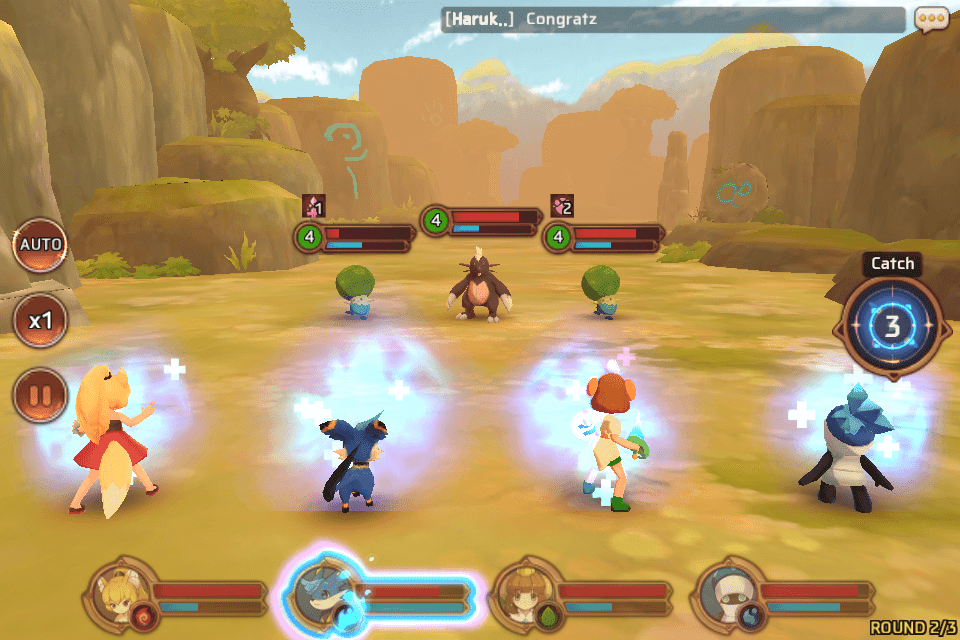Viewport: 960px width, 640px height.
Task: Toggle the AUTO battle button
Action: [x=40, y=245]
